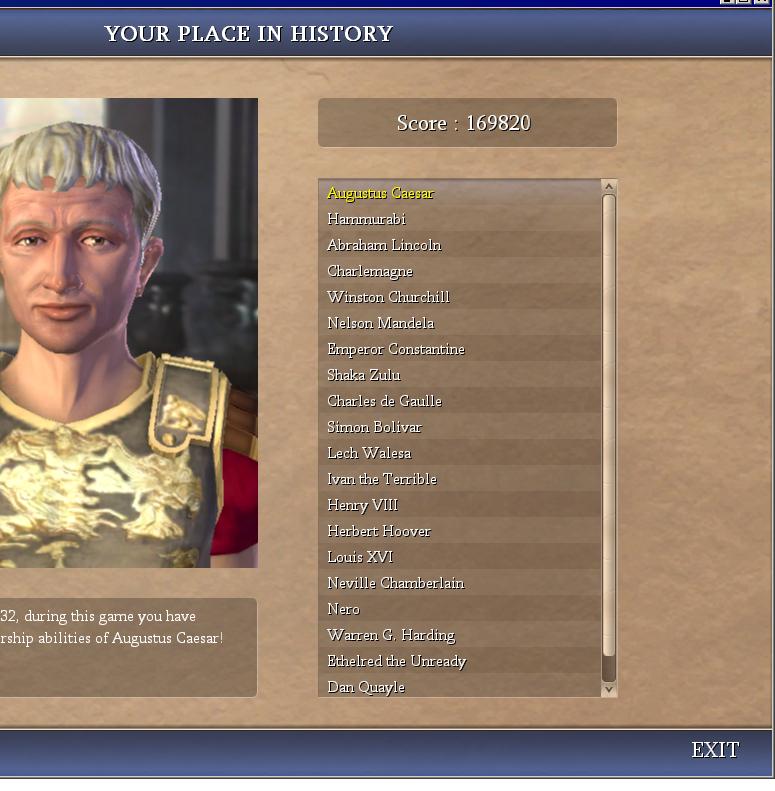Choose Abraham Lincoln in the ranking list

click(384, 245)
